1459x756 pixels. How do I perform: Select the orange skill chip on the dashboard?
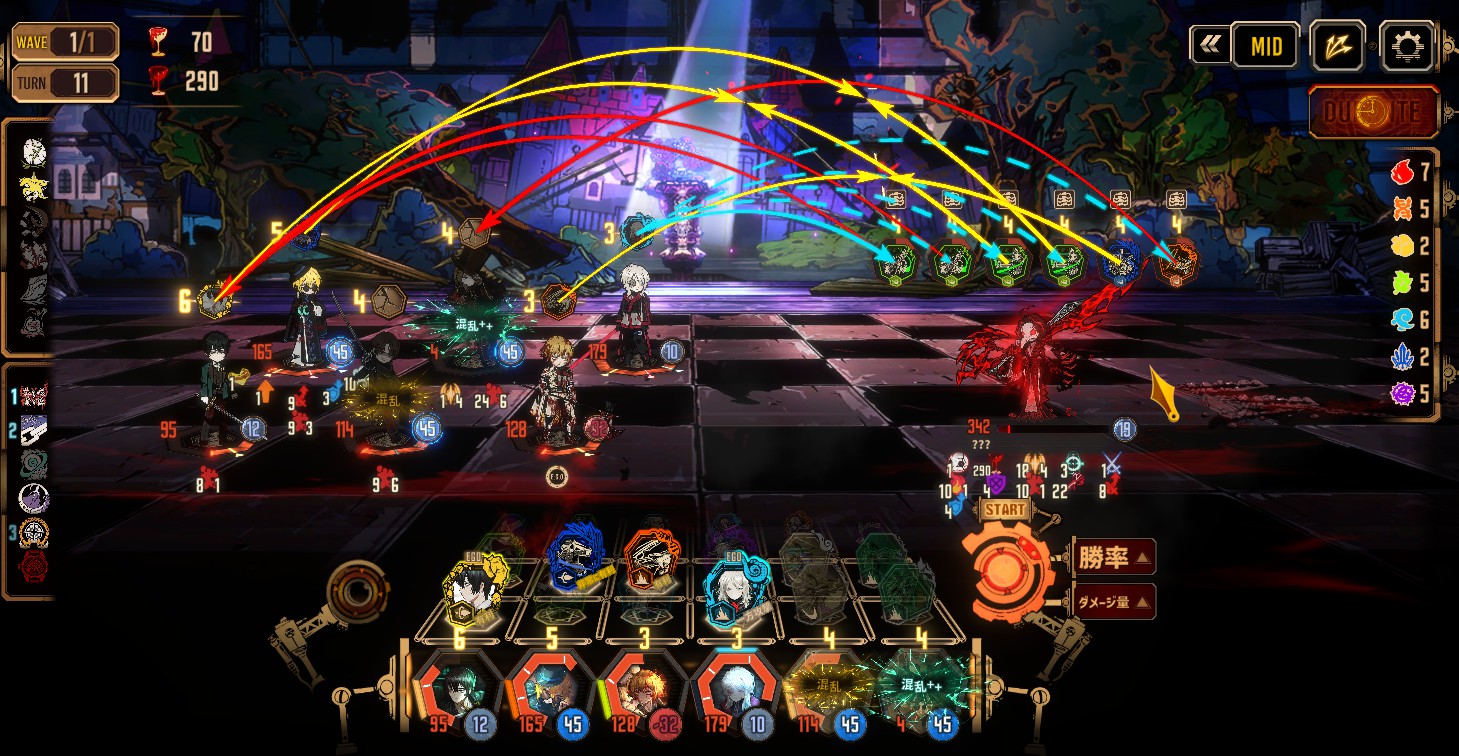click(652, 564)
